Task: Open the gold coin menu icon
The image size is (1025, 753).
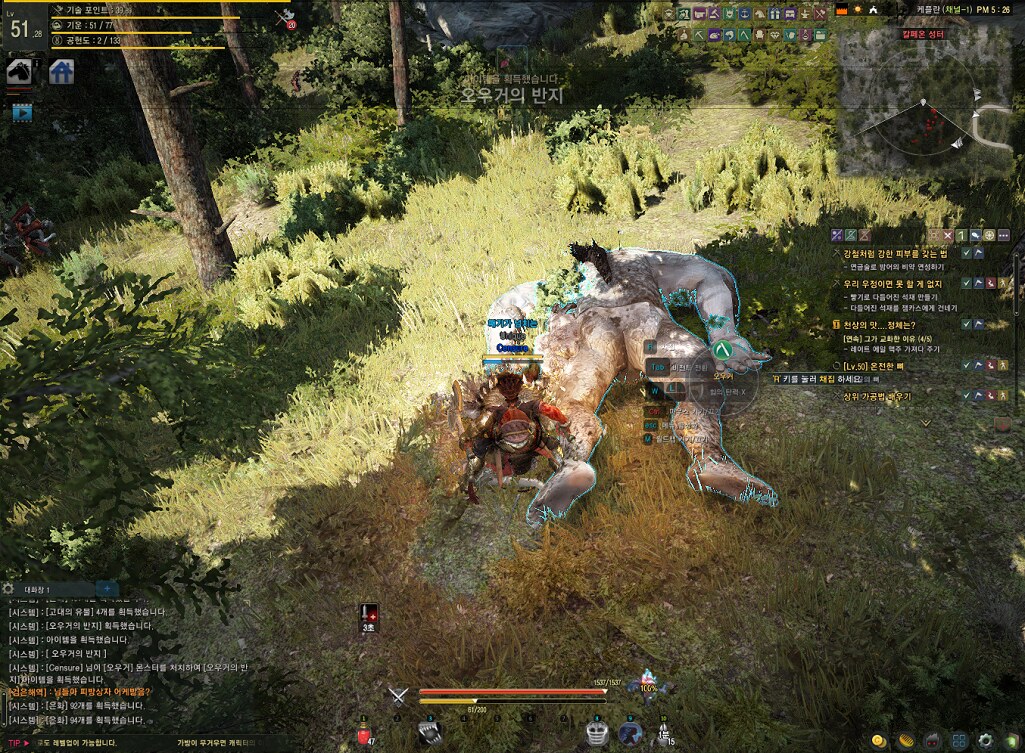Action: click(x=877, y=741)
